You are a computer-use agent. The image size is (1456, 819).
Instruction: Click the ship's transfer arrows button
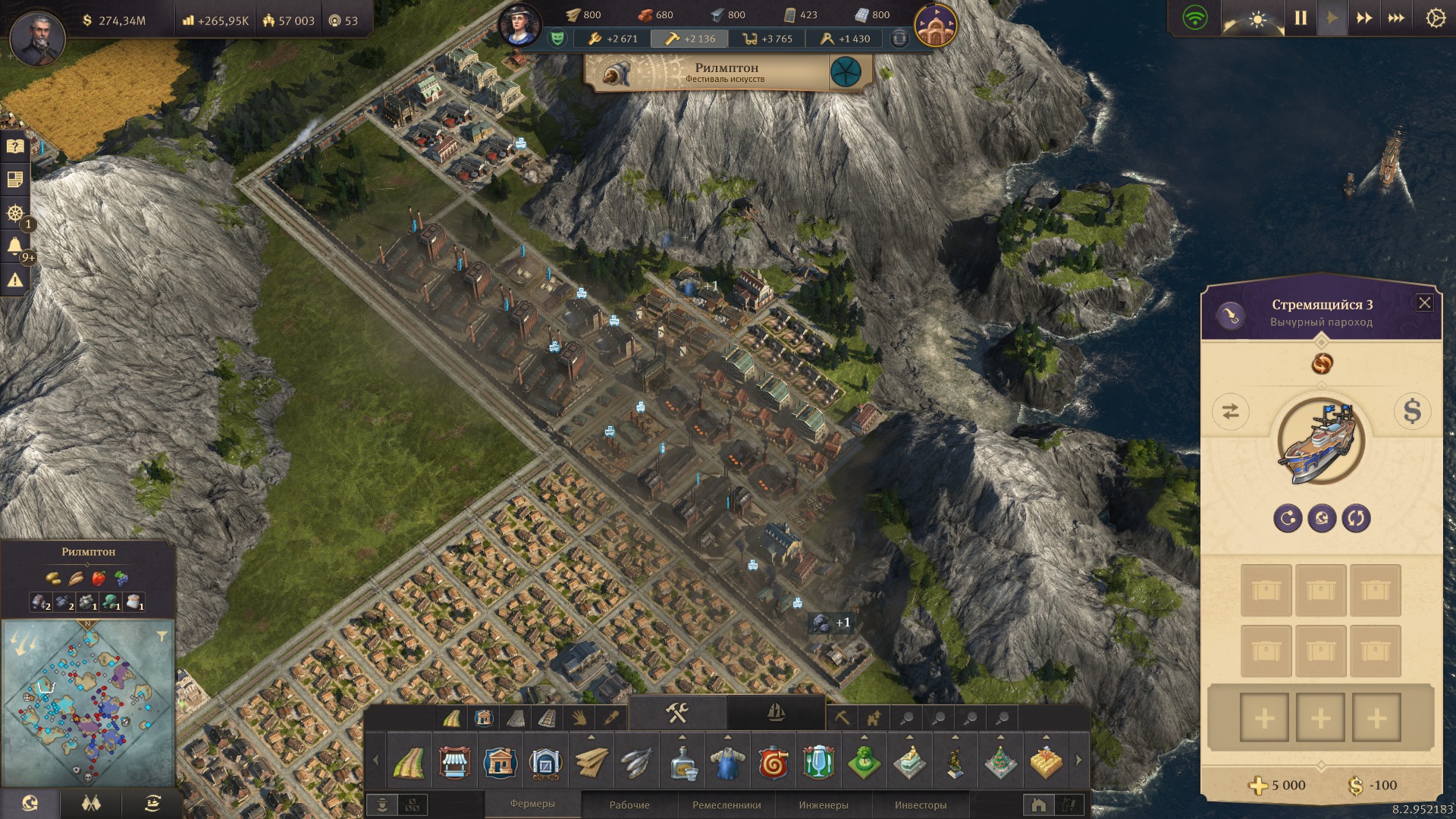click(x=1230, y=411)
